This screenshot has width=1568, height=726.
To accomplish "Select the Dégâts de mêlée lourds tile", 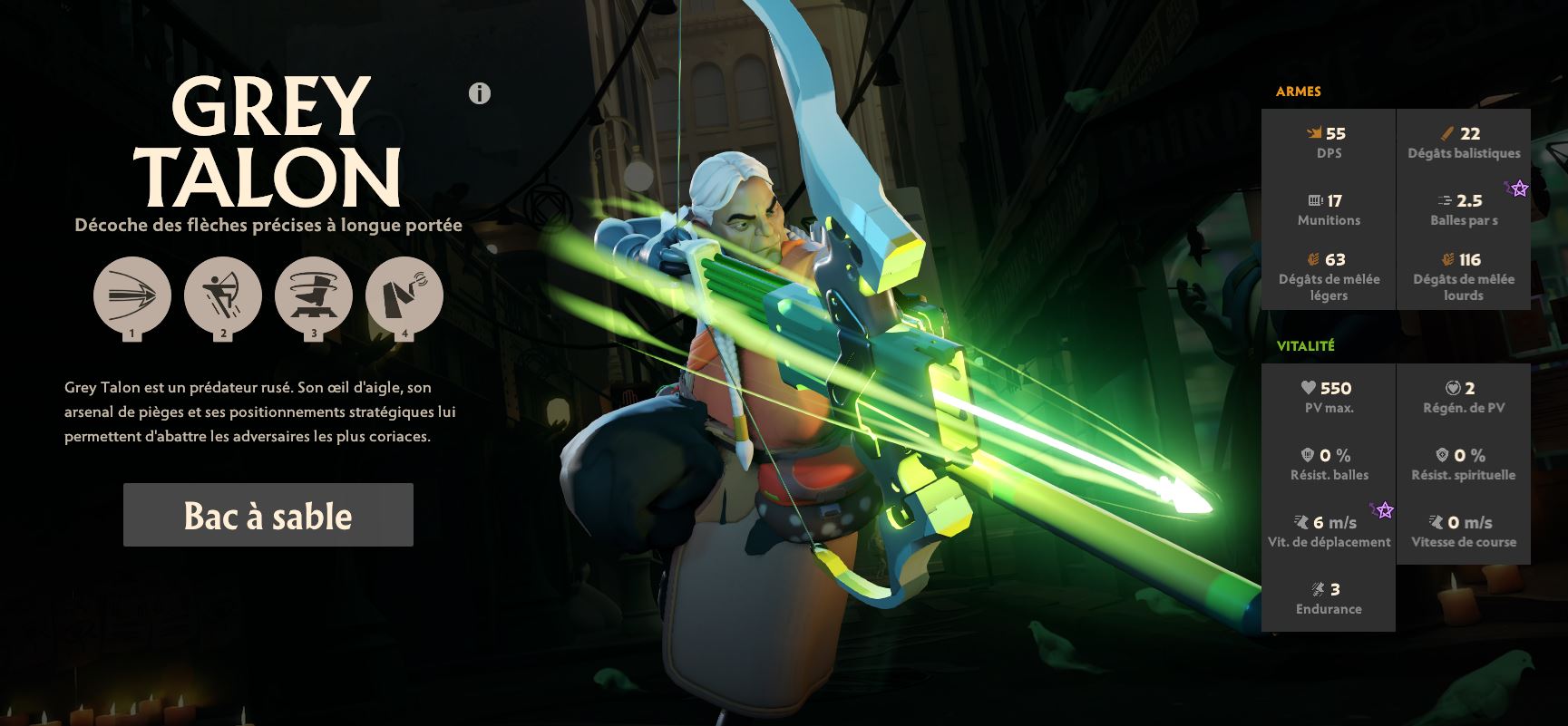I will pos(1463,276).
